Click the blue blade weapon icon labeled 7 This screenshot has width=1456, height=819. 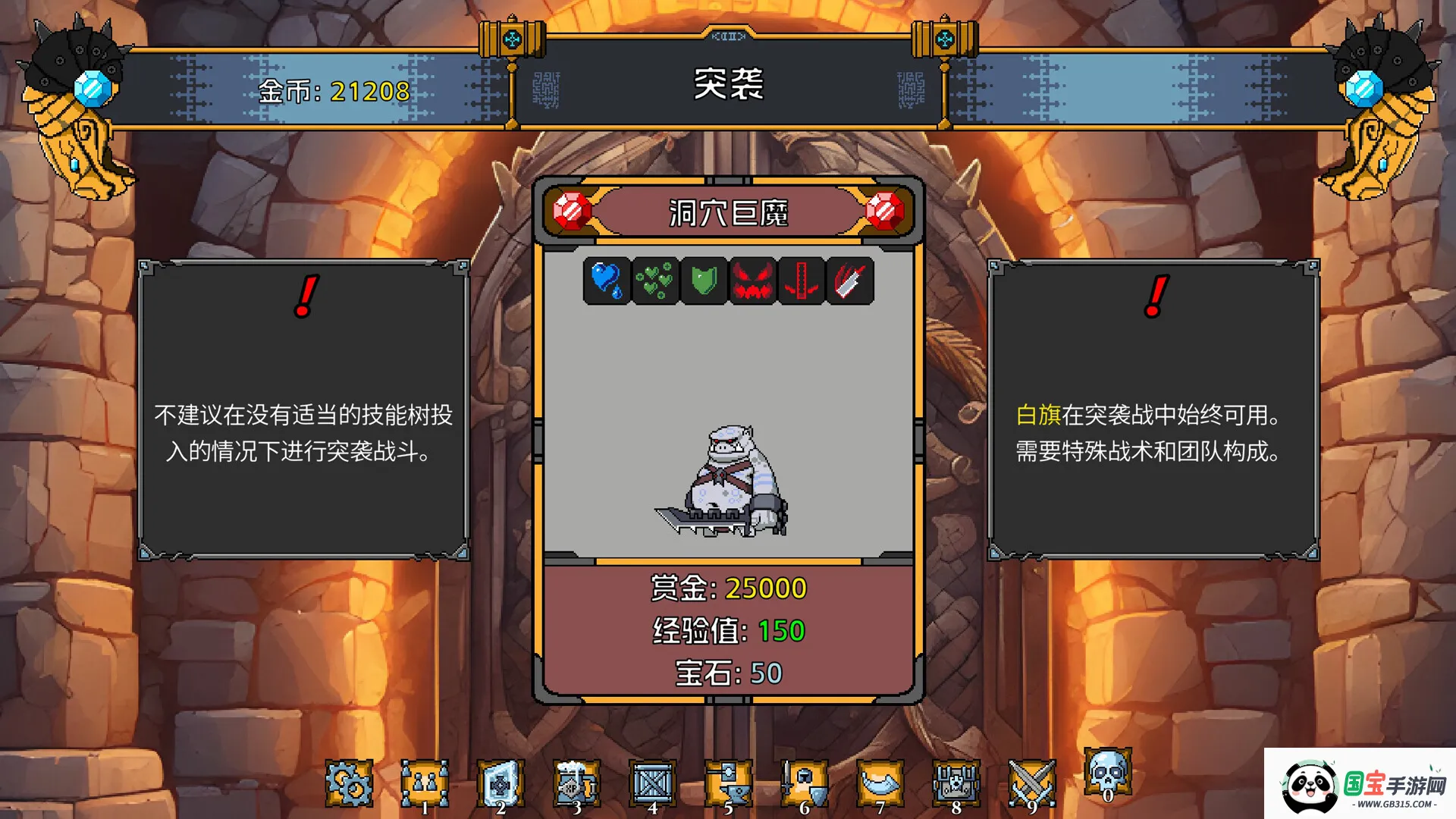click(x=879, y=781)
